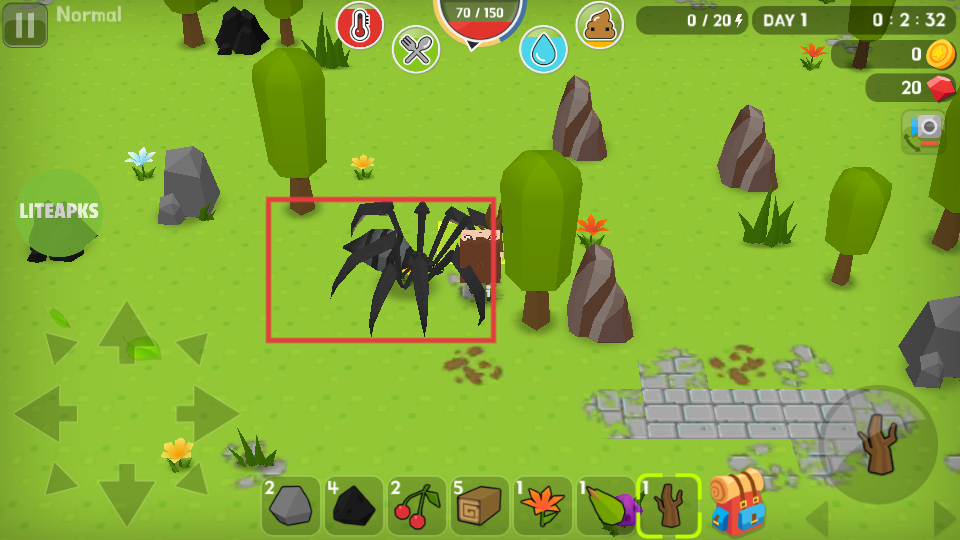Select the red cherries hotbar slot
The height and width of the screenshot is (540, 960).
click(x=417, y=506)
